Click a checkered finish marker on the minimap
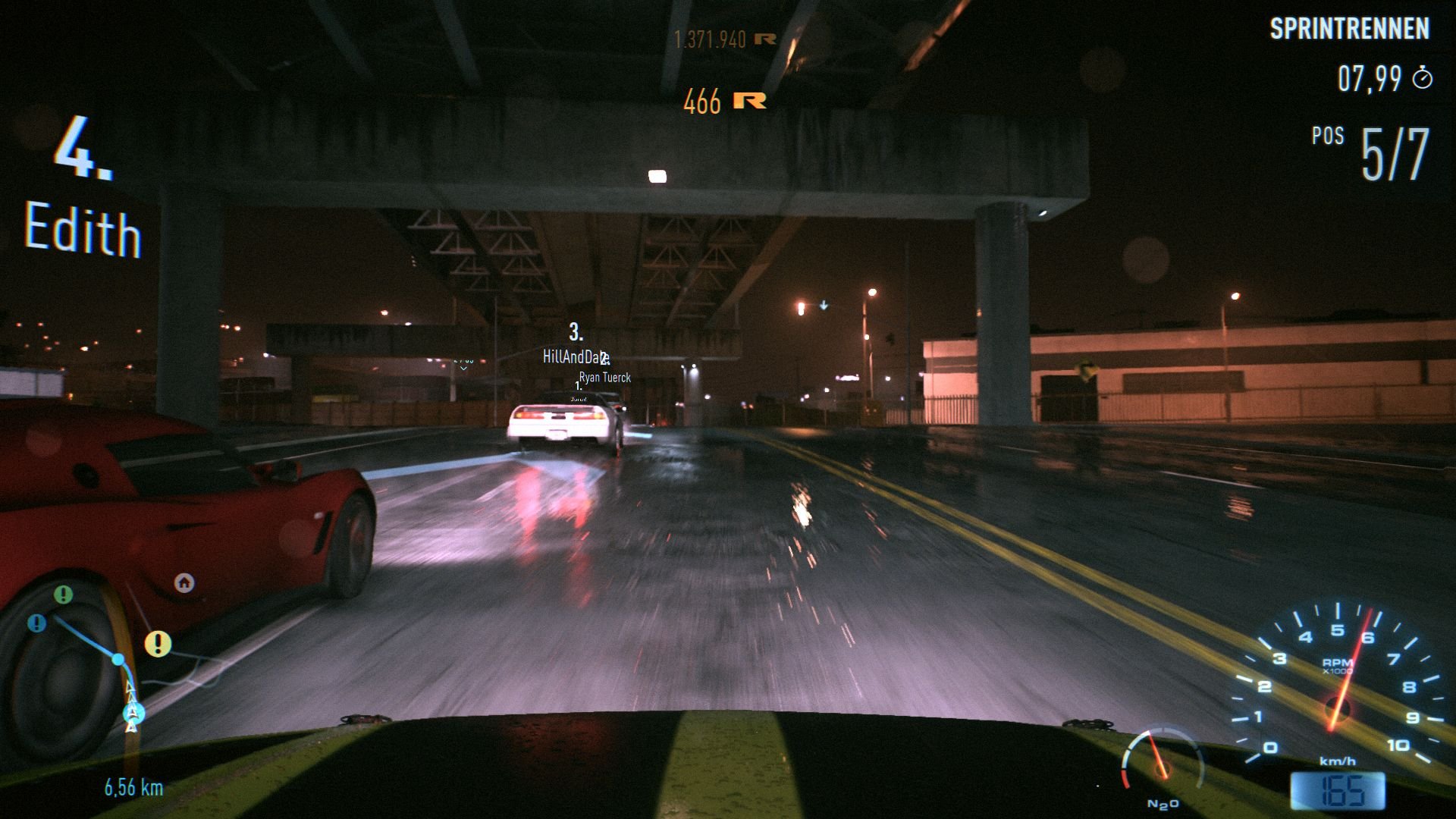This screenshot has height=819, width=1456. (129, 689)
